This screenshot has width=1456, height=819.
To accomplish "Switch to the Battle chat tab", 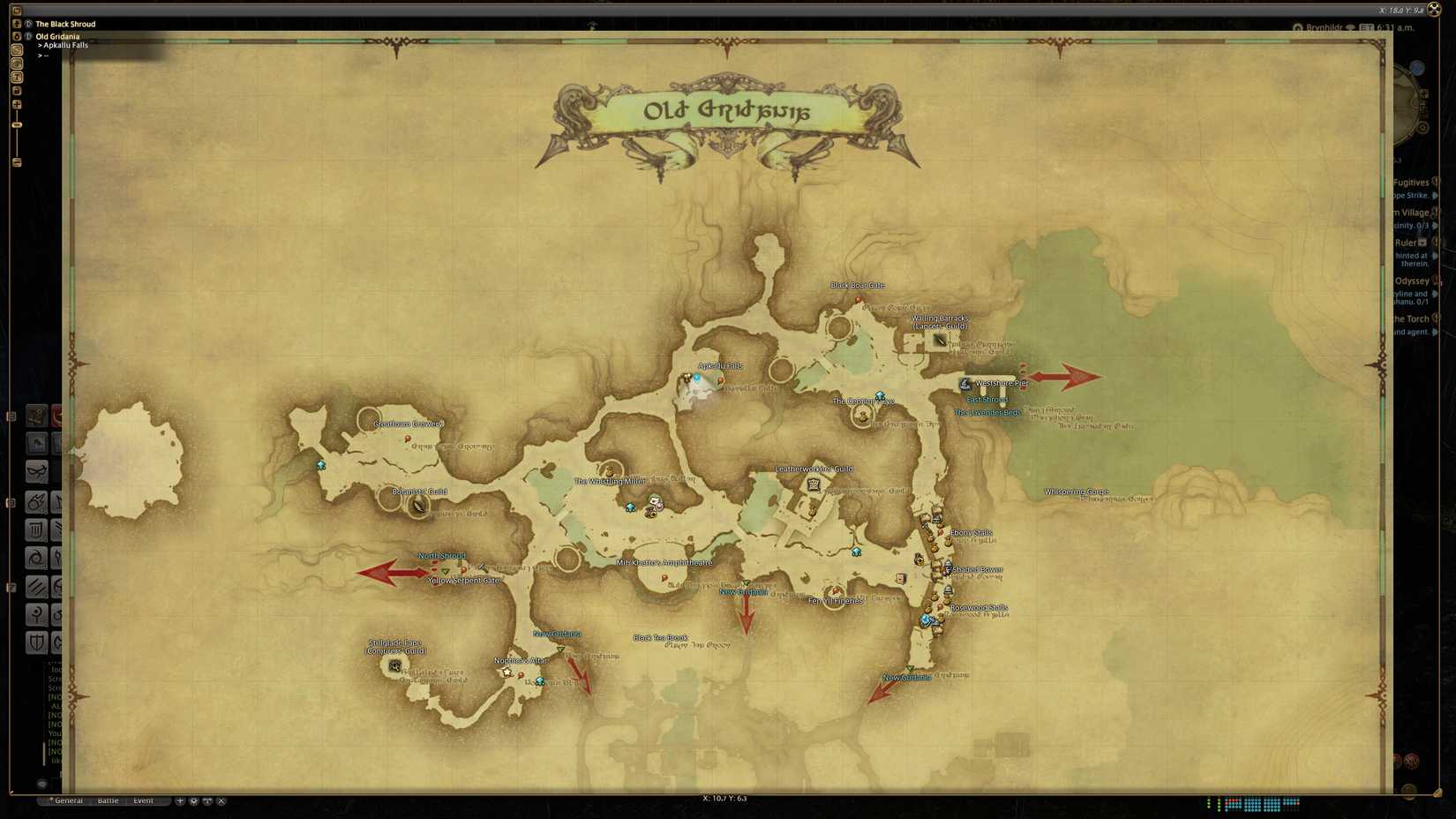I will click(x=108, y=800).
